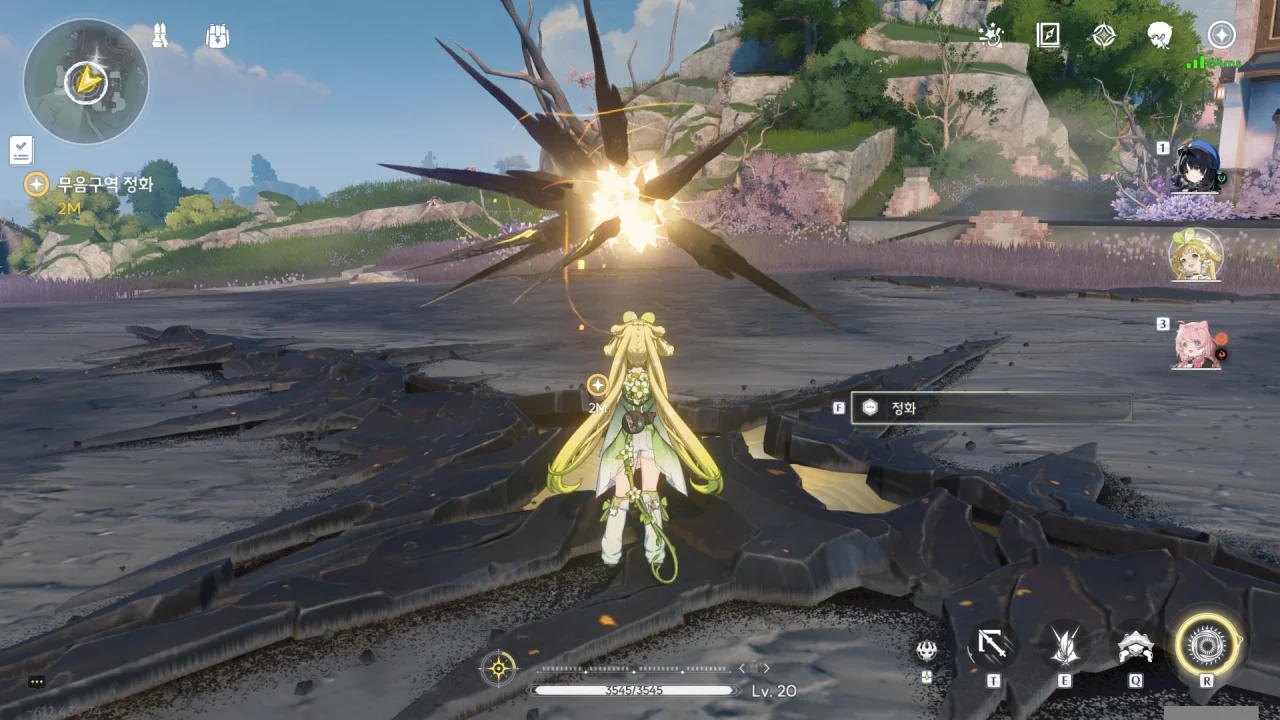Activate the armored echo skill
The height and width of the screenshot is (720, 1280).
click(x=1135, y=646)
